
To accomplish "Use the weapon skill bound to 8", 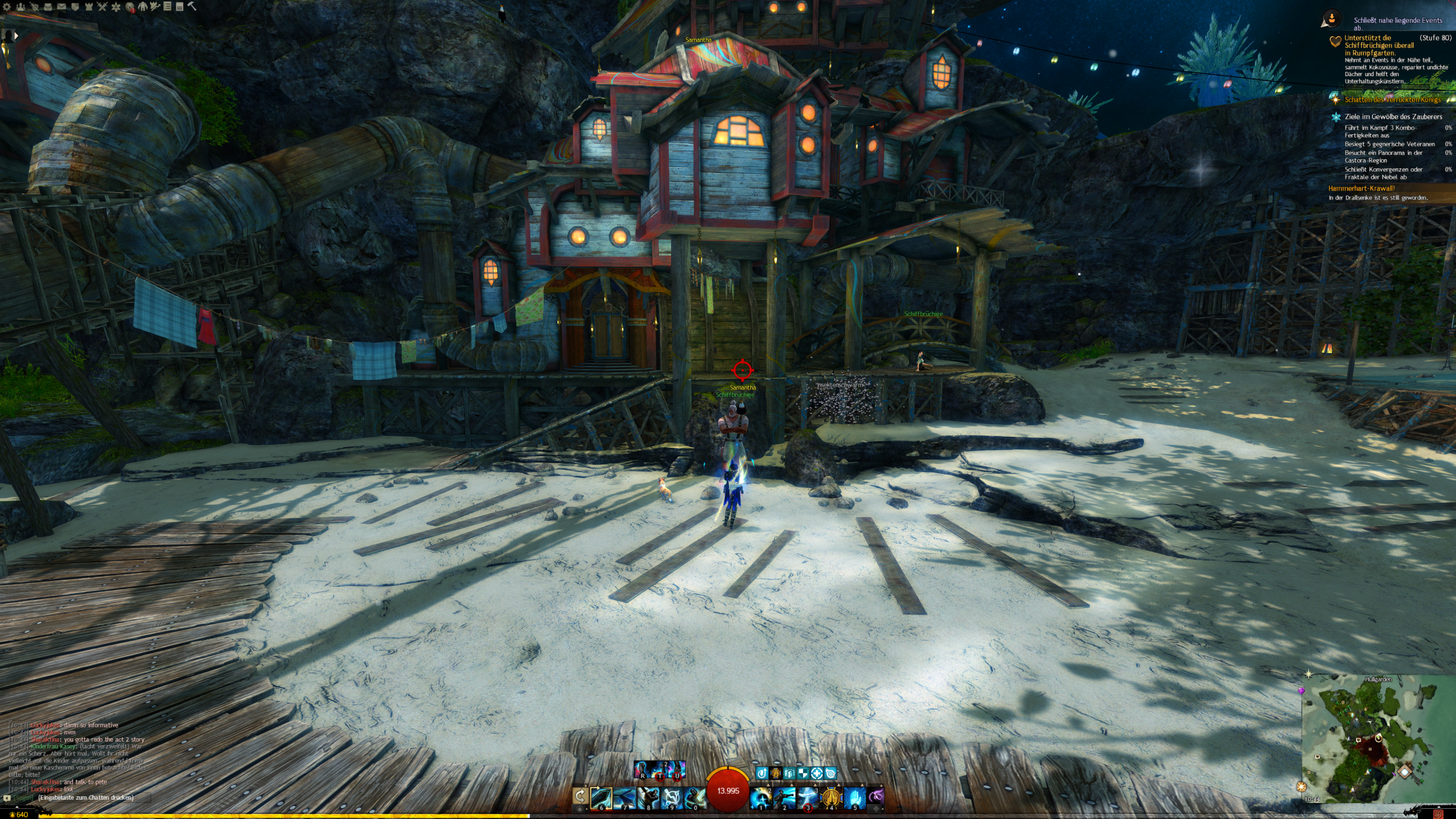I will click(648, 797).
